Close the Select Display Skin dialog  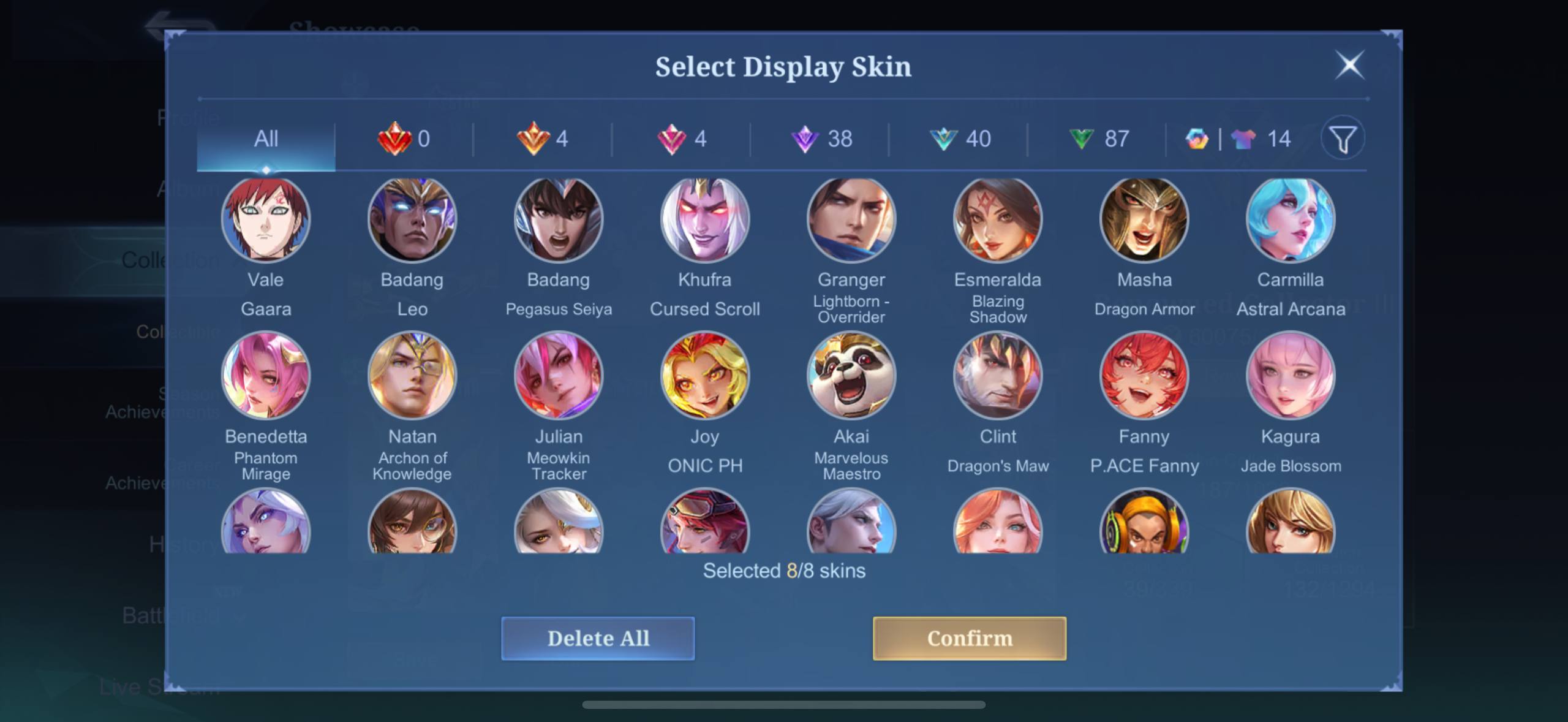pyautogui.click(x=1349, y=65)
